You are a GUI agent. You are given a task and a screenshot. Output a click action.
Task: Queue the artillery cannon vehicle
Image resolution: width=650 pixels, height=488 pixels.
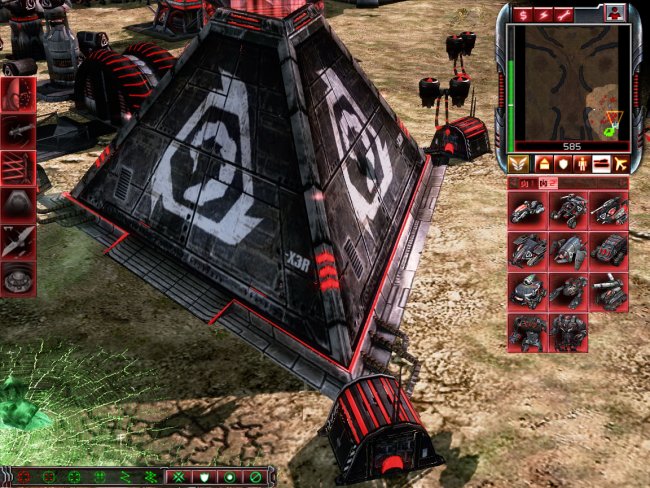click(609, 291)
